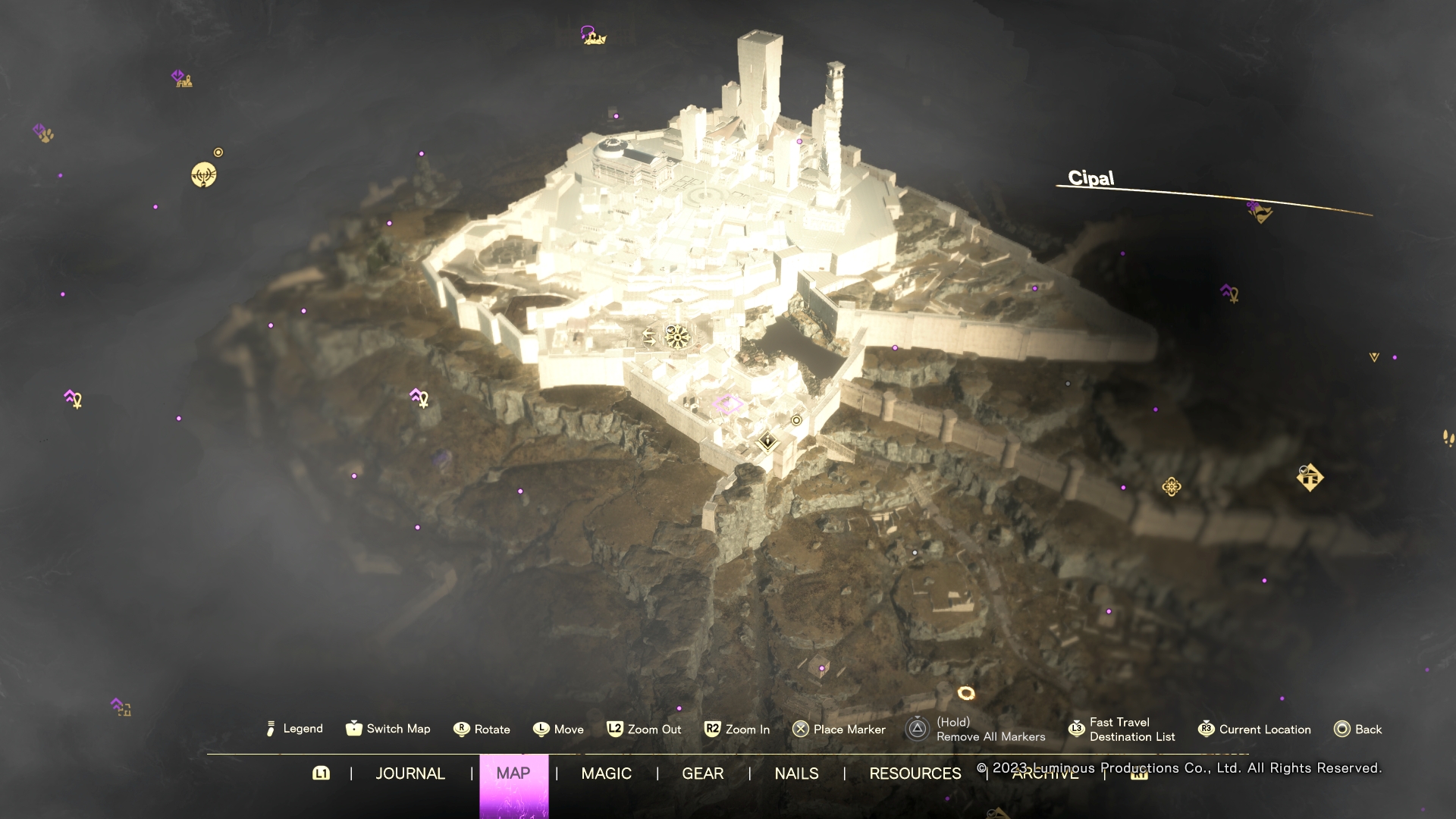Viewport: 1456px width, 819px height.
Task: Select the dark diamond marker in Cipal
Action: pos(767,441)
